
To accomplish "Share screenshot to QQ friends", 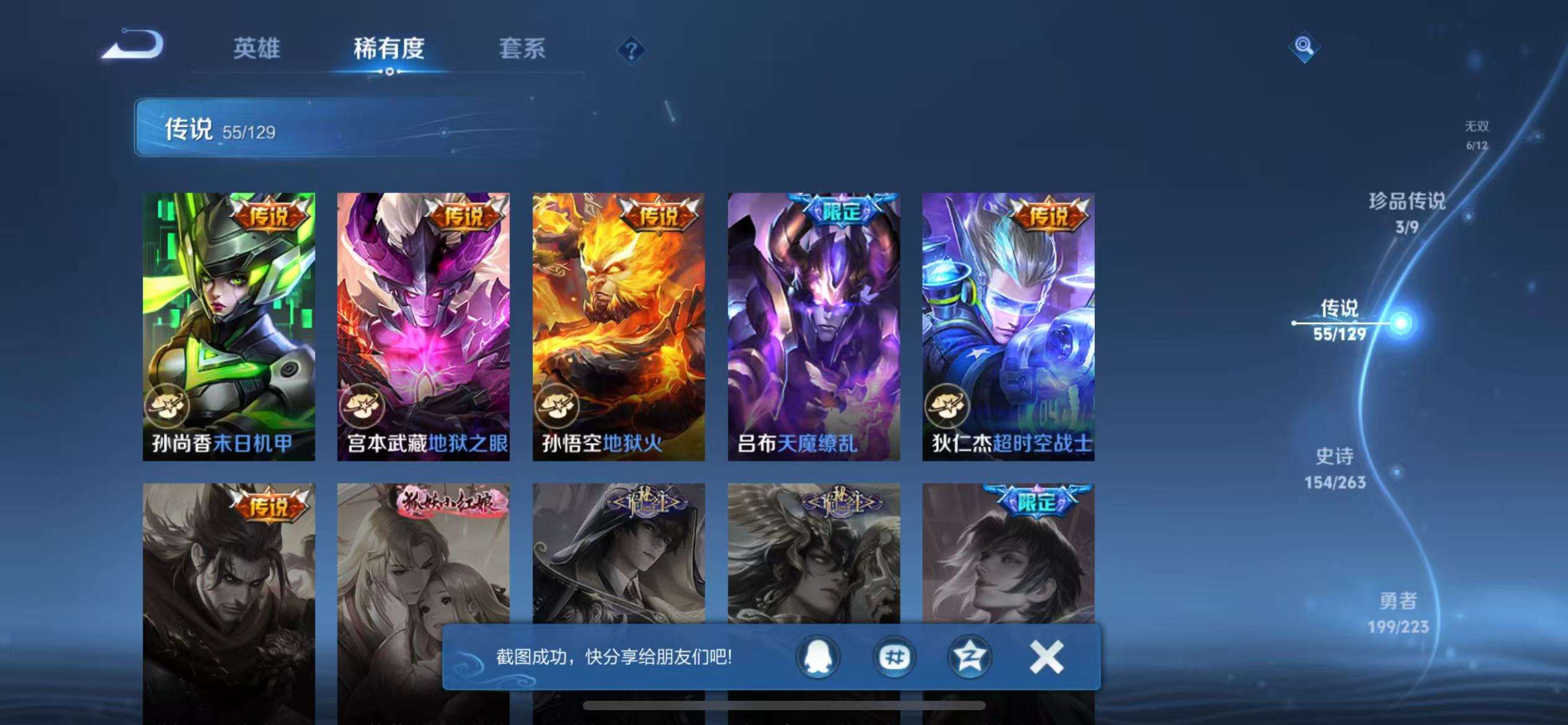I will (817, 655).
